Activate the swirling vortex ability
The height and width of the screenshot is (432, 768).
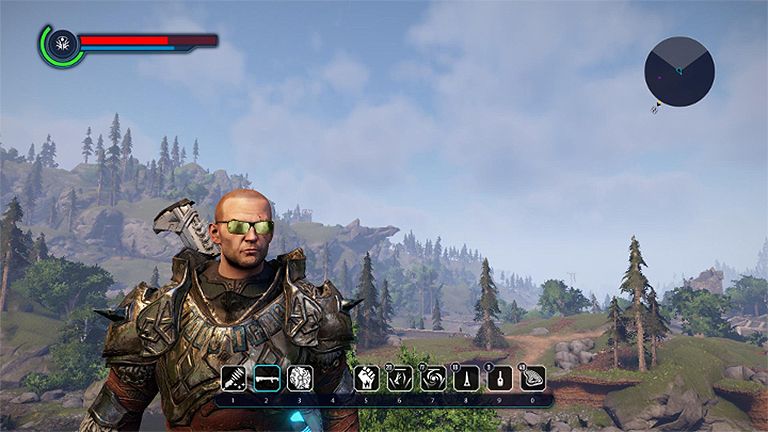coord(433,378)
